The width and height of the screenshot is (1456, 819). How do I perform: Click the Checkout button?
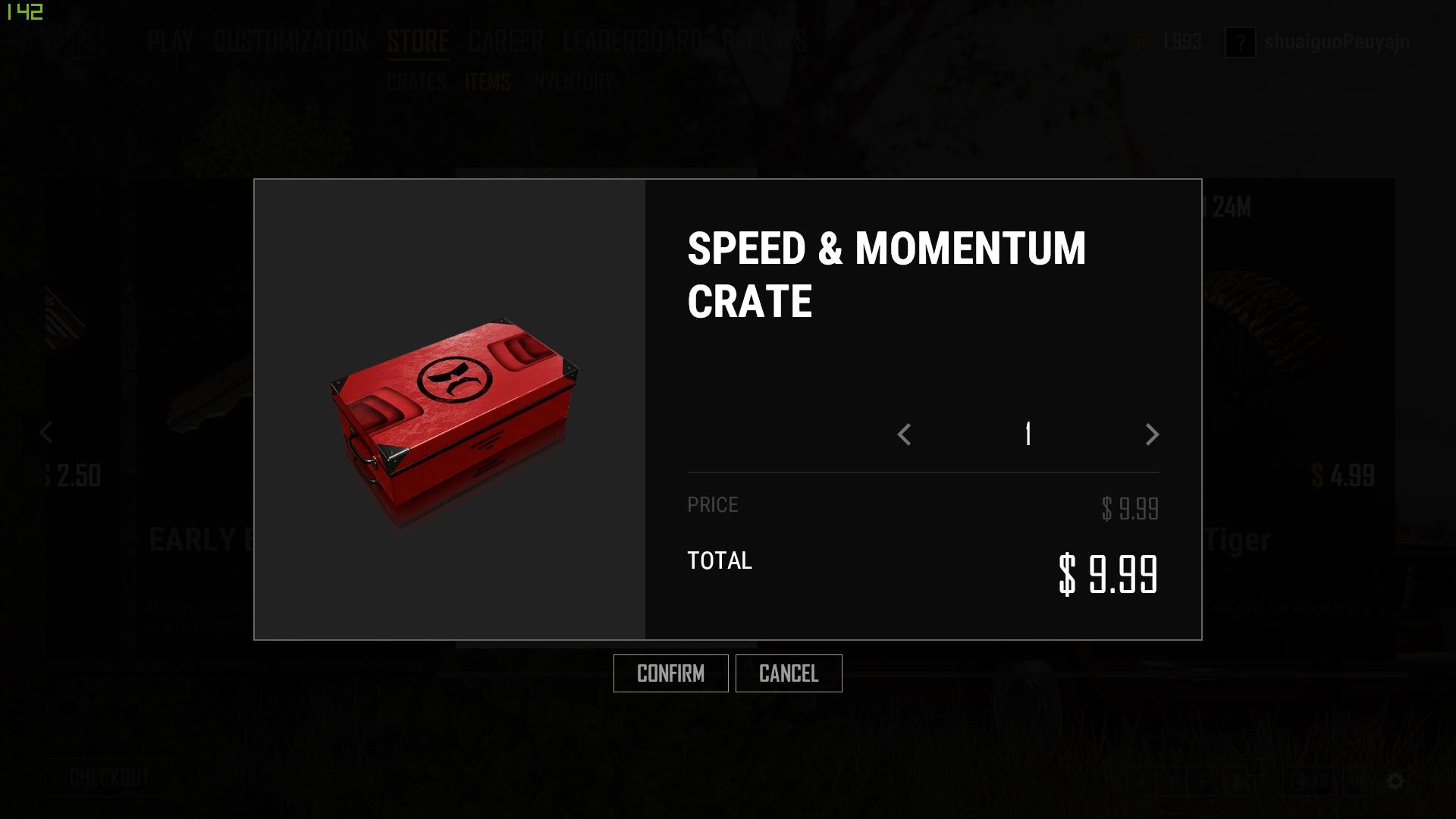click(109, 777)
